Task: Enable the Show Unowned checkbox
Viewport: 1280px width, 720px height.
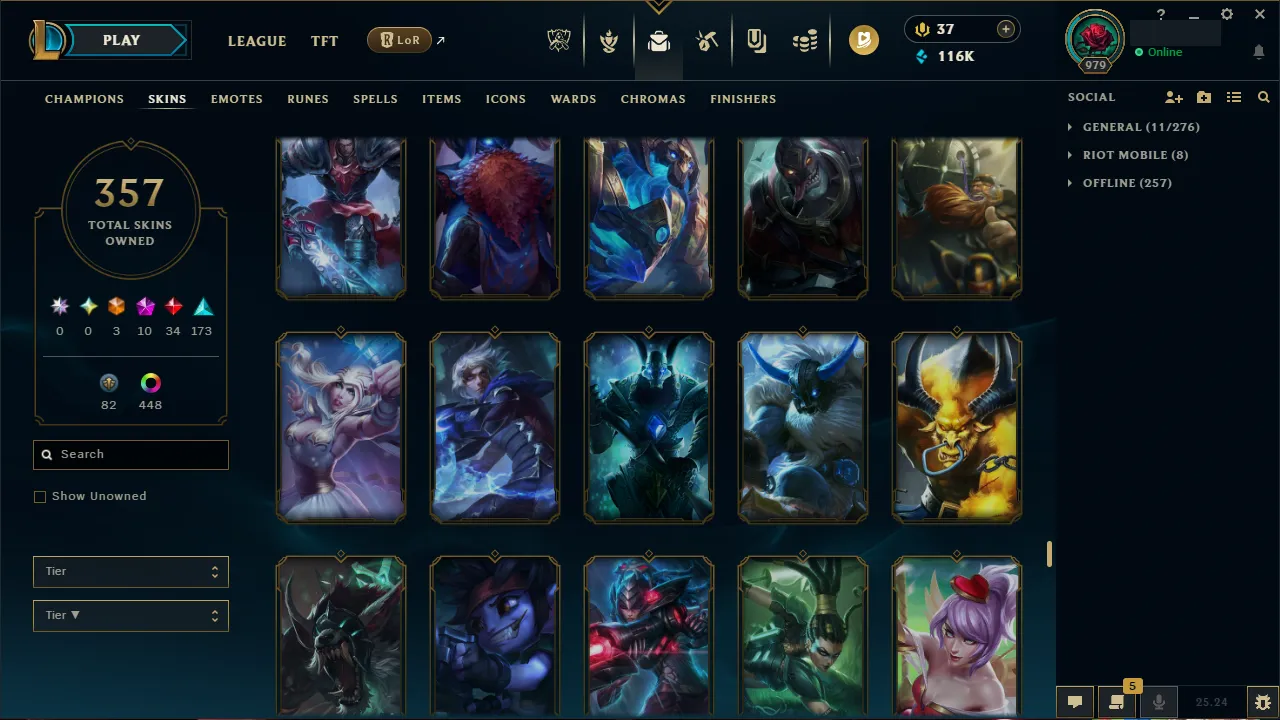Action: pos(40,496)
